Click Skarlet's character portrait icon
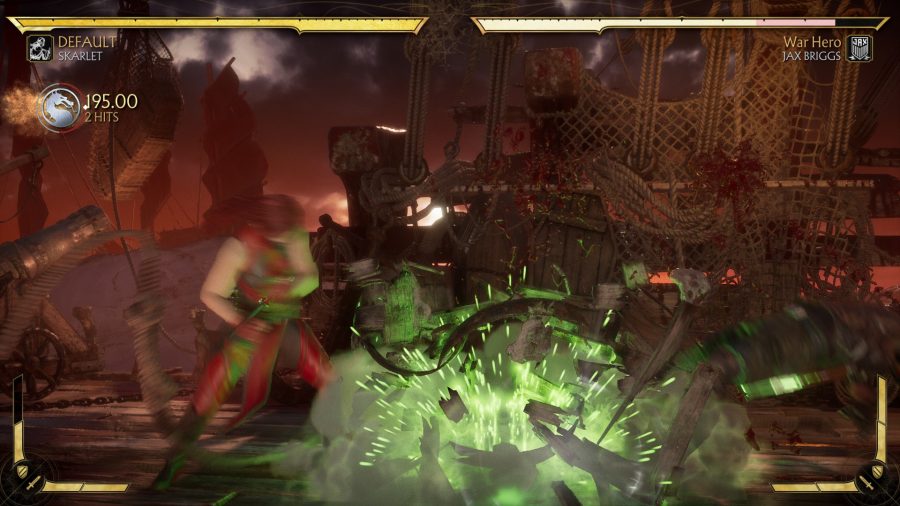This screenshot has width=900, height=506. [x=40, y=48]
